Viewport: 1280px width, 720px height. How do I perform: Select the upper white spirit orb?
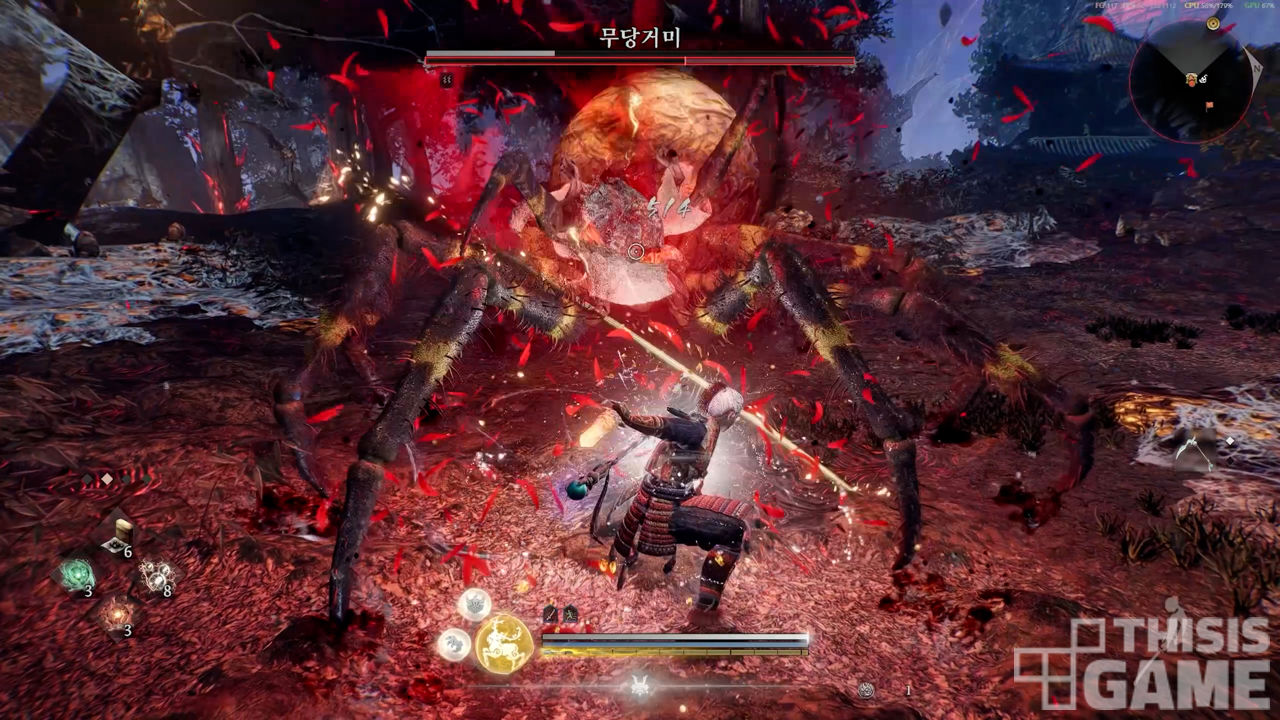(x=474, y=604)
